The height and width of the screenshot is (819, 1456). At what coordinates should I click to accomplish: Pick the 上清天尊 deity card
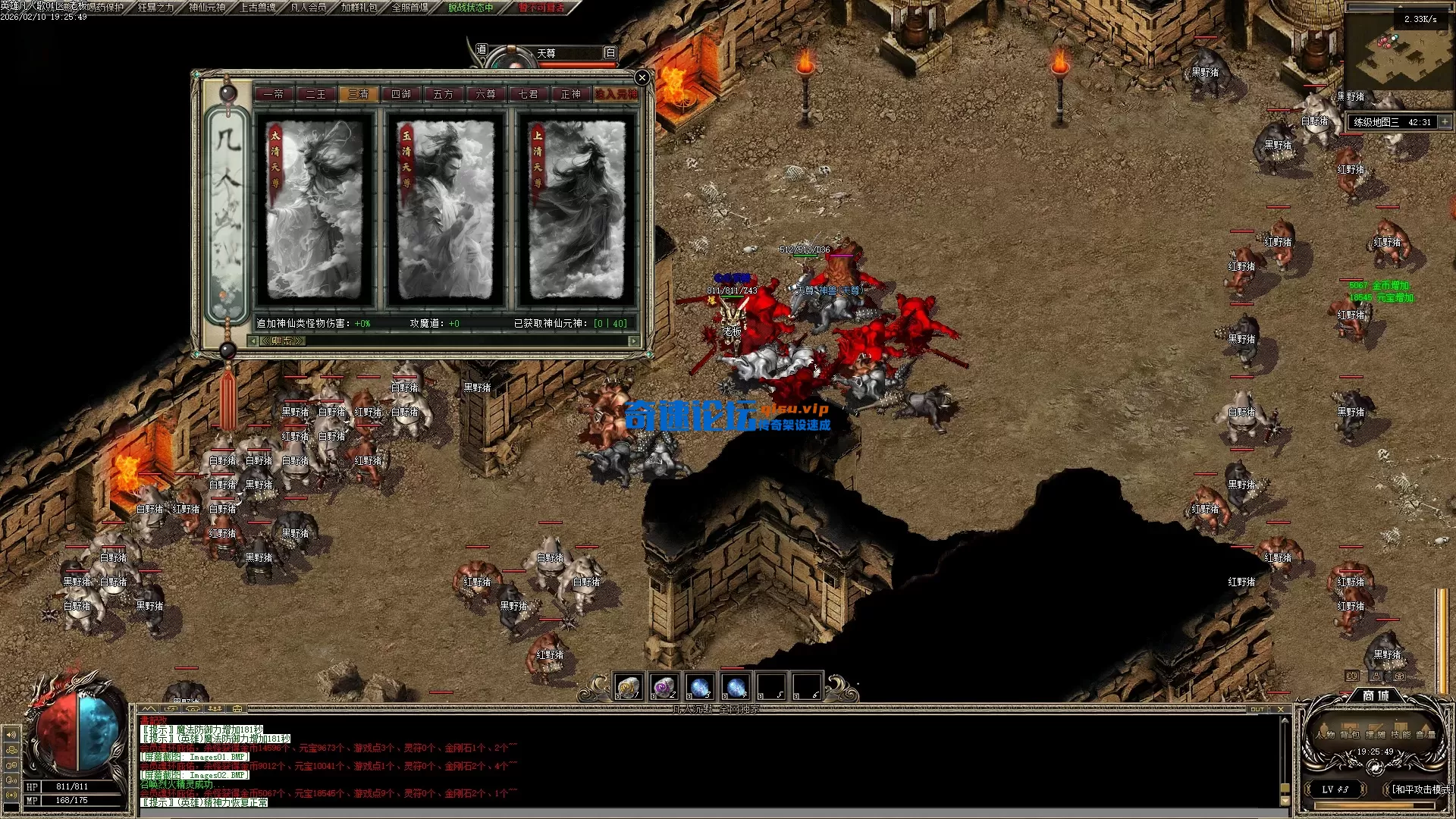(x=576, y=210)
